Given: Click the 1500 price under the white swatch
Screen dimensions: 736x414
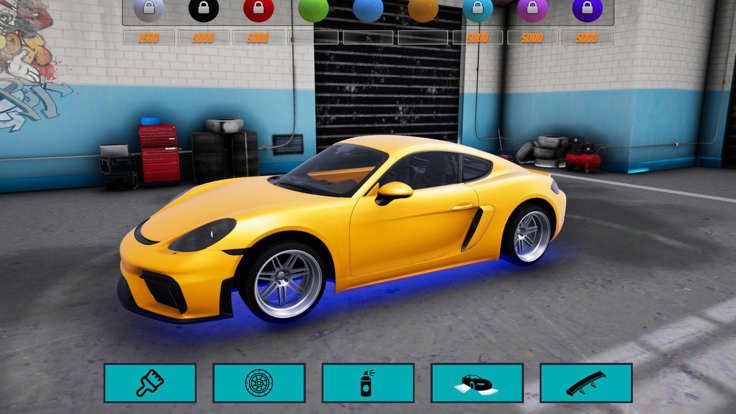Looking at the screenshot, I should pos(149,38).
